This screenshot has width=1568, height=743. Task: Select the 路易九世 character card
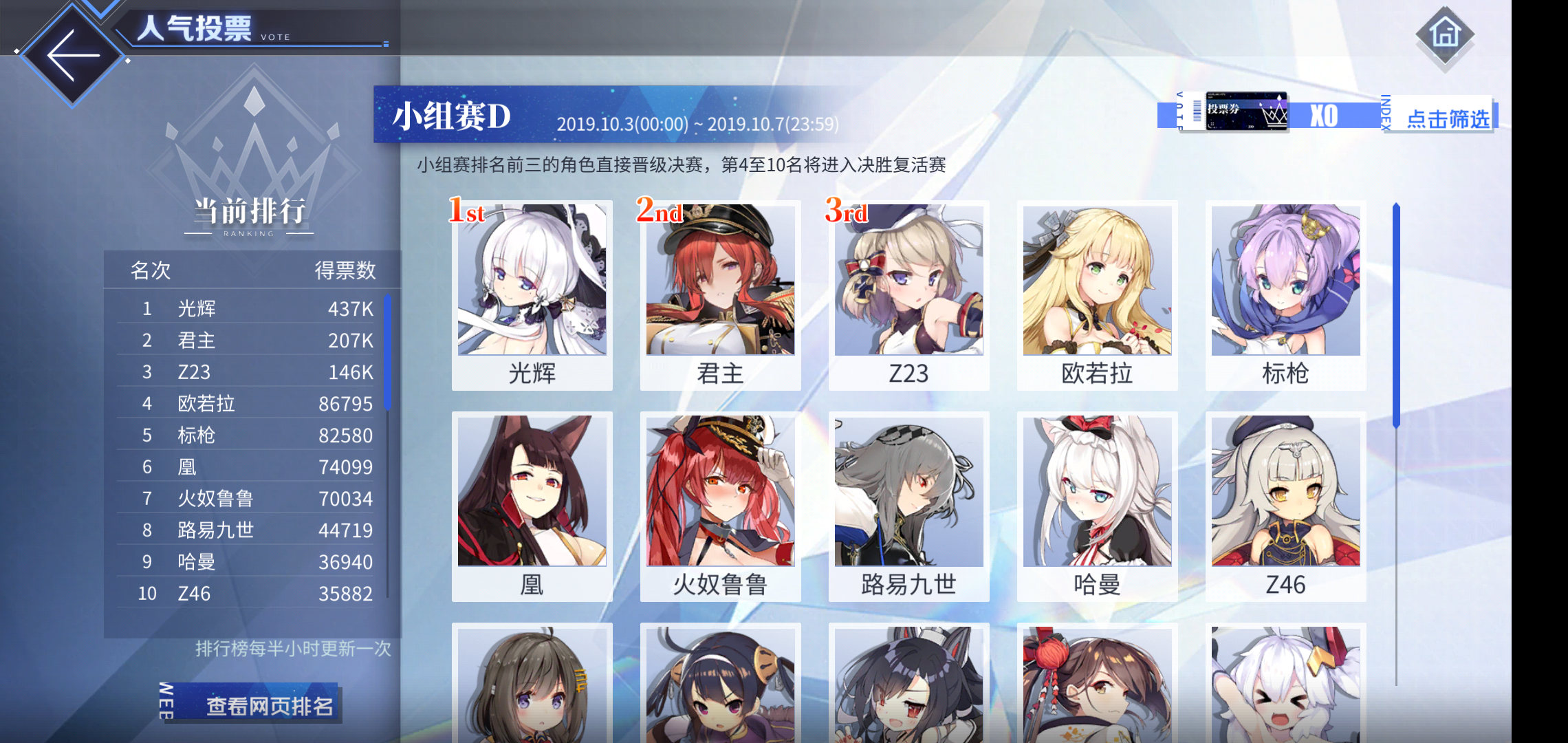[x=908, y=506]
